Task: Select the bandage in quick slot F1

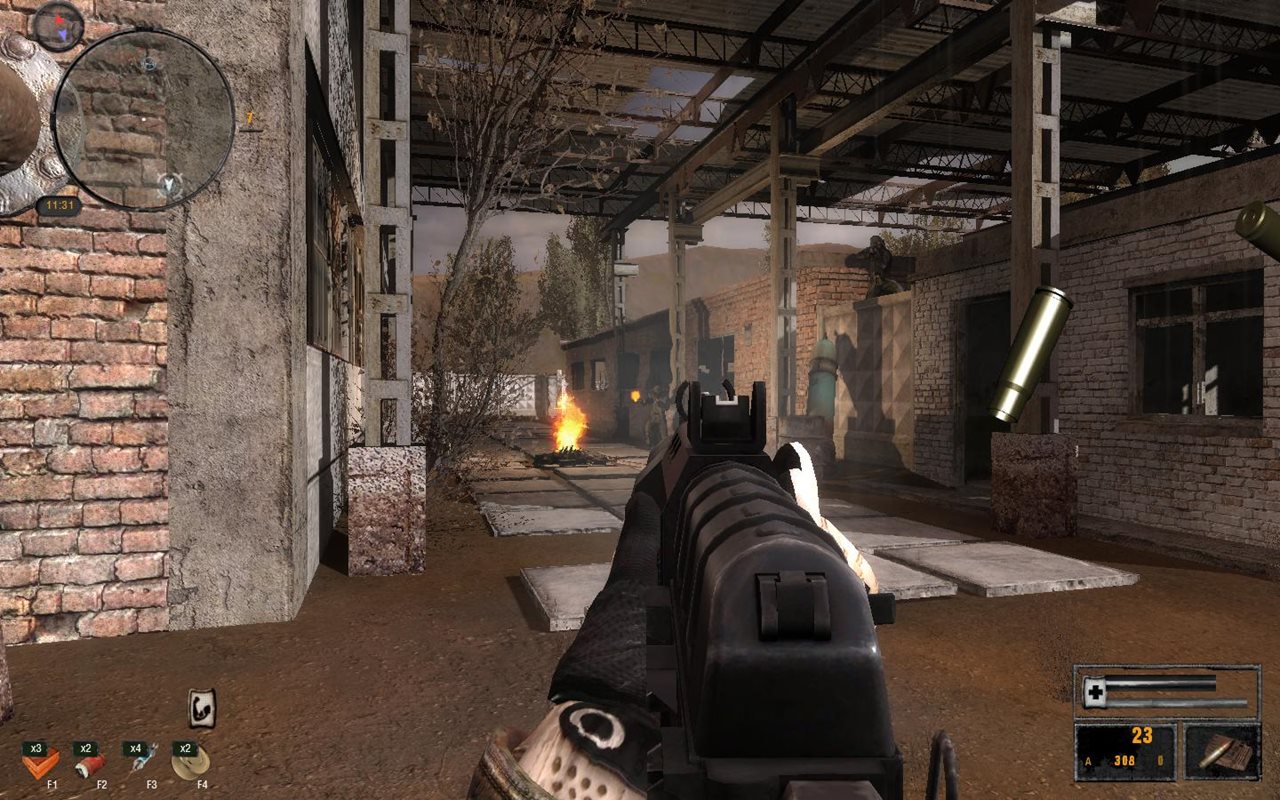Action: click(x=43, y=764)
